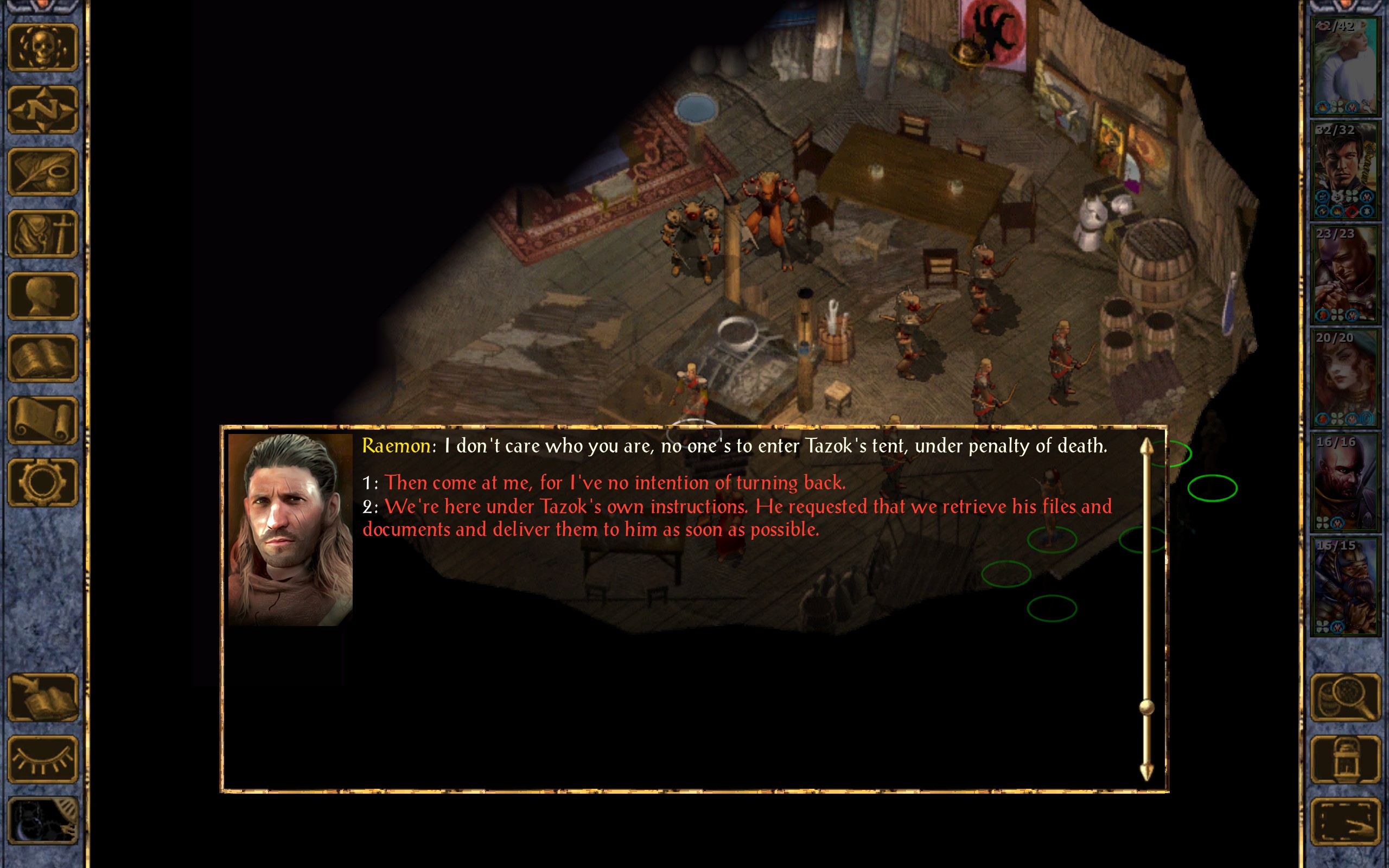This screenshot has height=868, width=1389.
Task: Select the 32/32 dark-haired man portrait
Action: coord(1345,170)
